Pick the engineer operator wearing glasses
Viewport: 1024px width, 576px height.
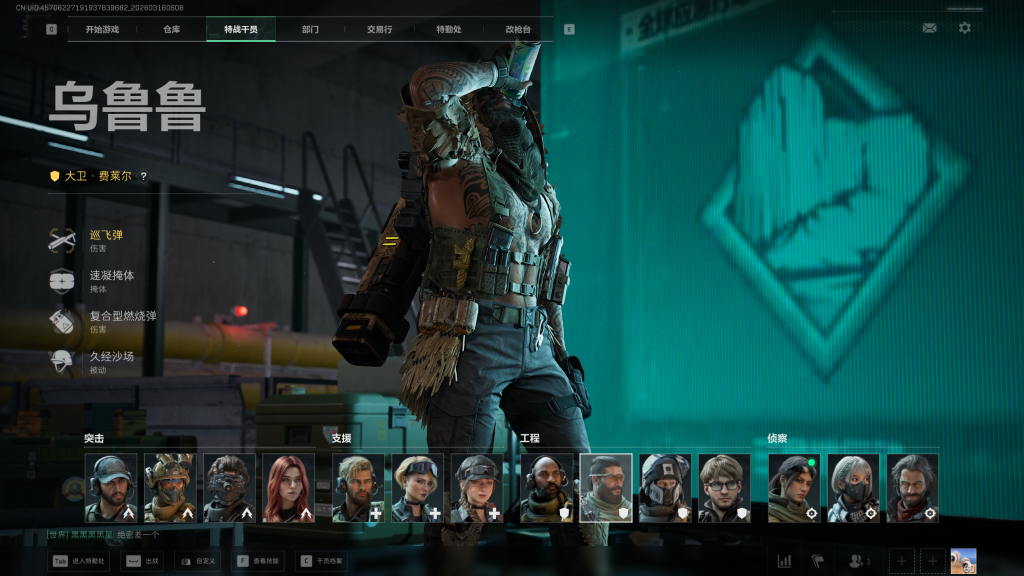coord(725,488)
